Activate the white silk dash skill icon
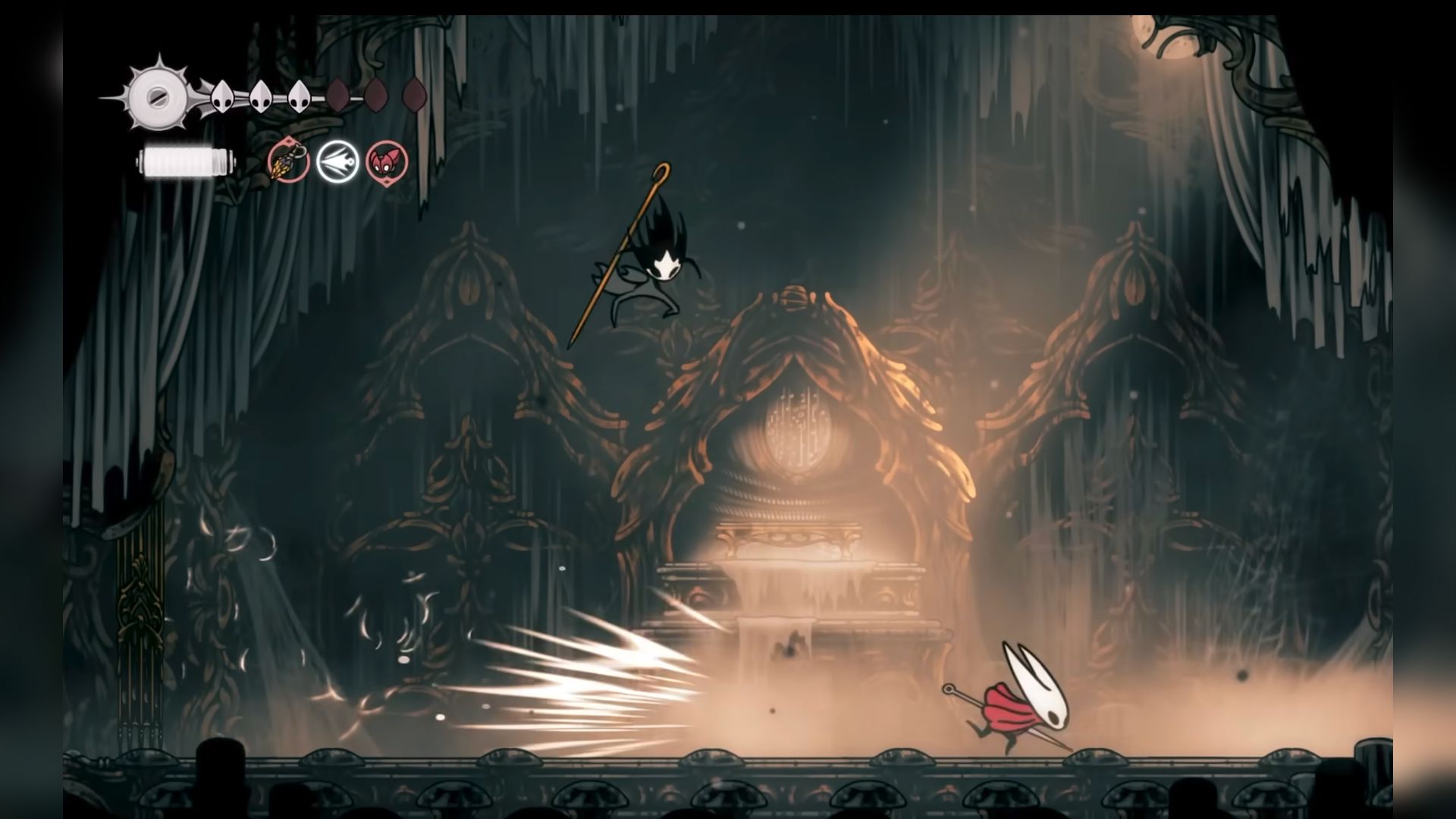The image size is (1456, 819). point(337,162)
